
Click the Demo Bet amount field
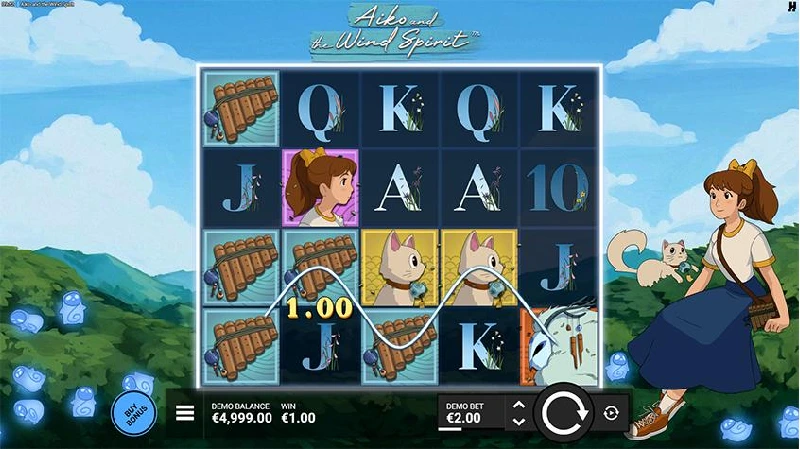[x=471, y=413]
